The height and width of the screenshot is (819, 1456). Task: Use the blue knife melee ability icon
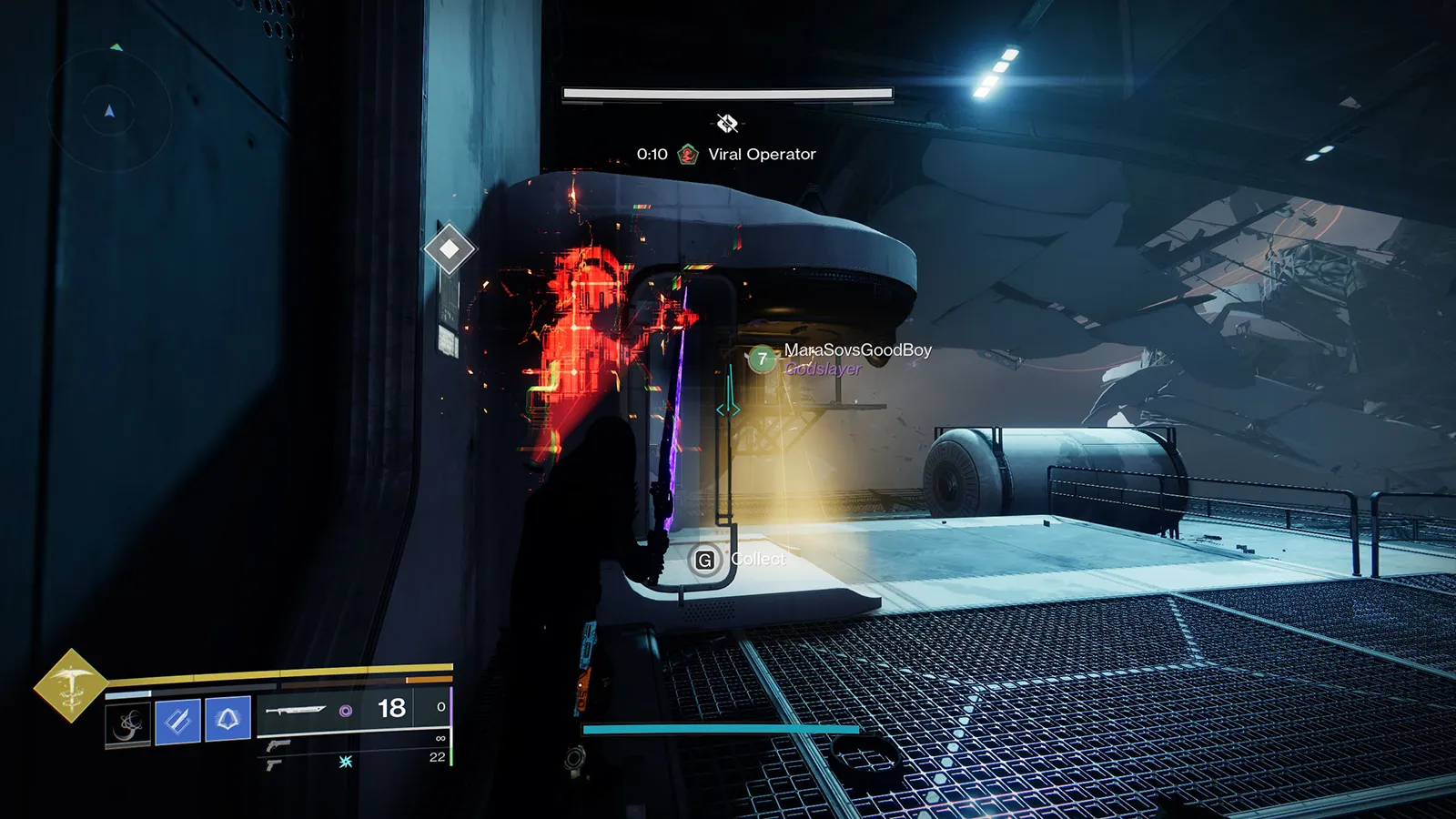pos(178,721)
